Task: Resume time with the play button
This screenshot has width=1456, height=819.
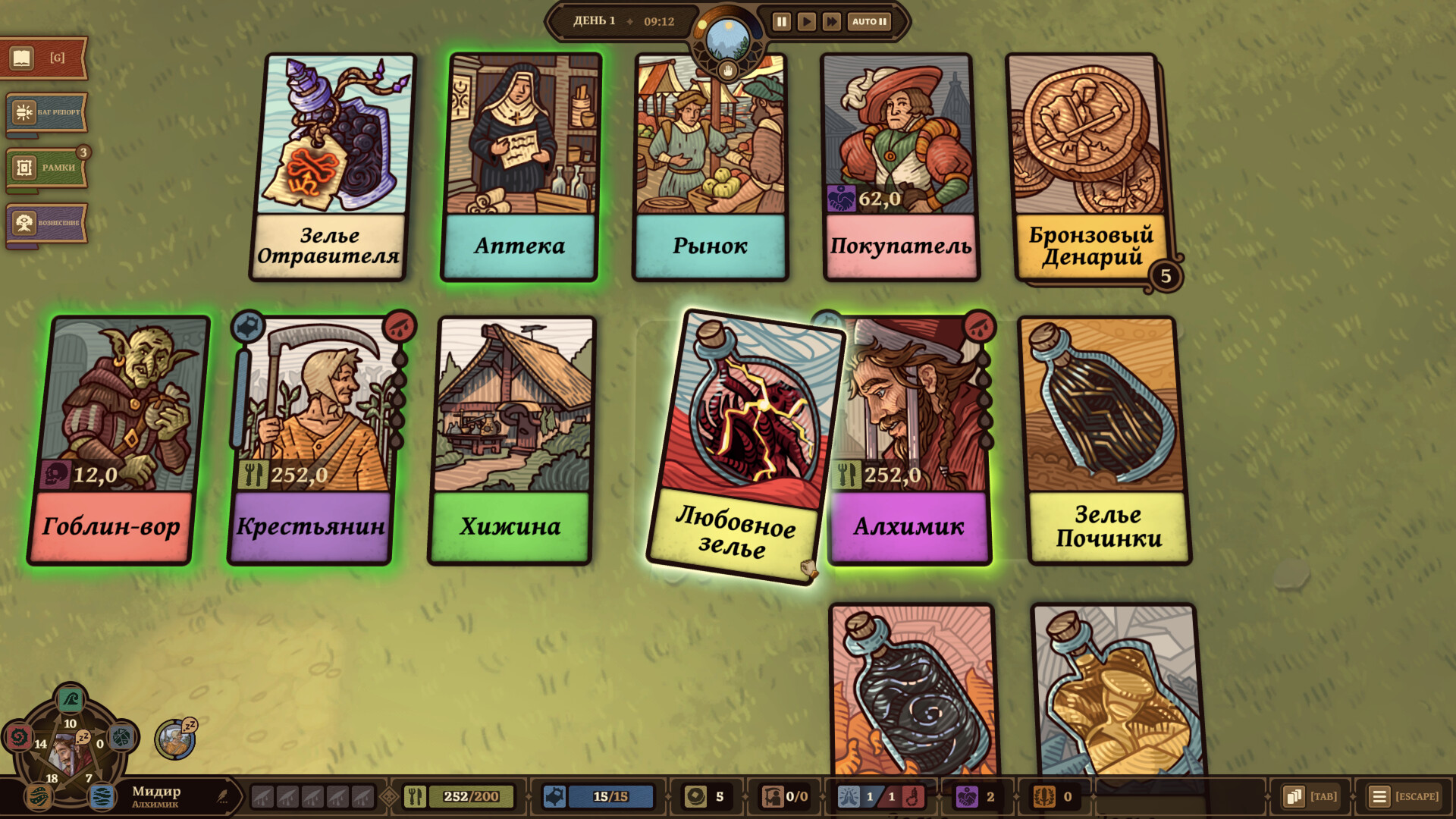Action: coord(806,22)
